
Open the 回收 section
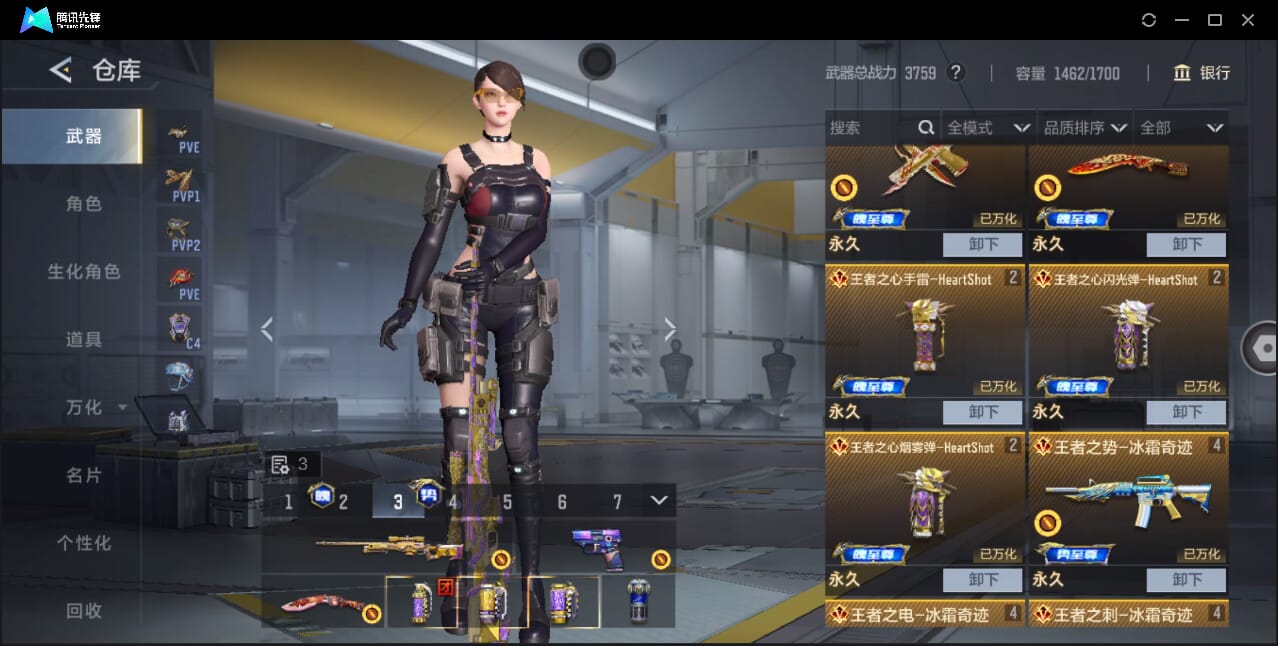[x=84, y=610]
